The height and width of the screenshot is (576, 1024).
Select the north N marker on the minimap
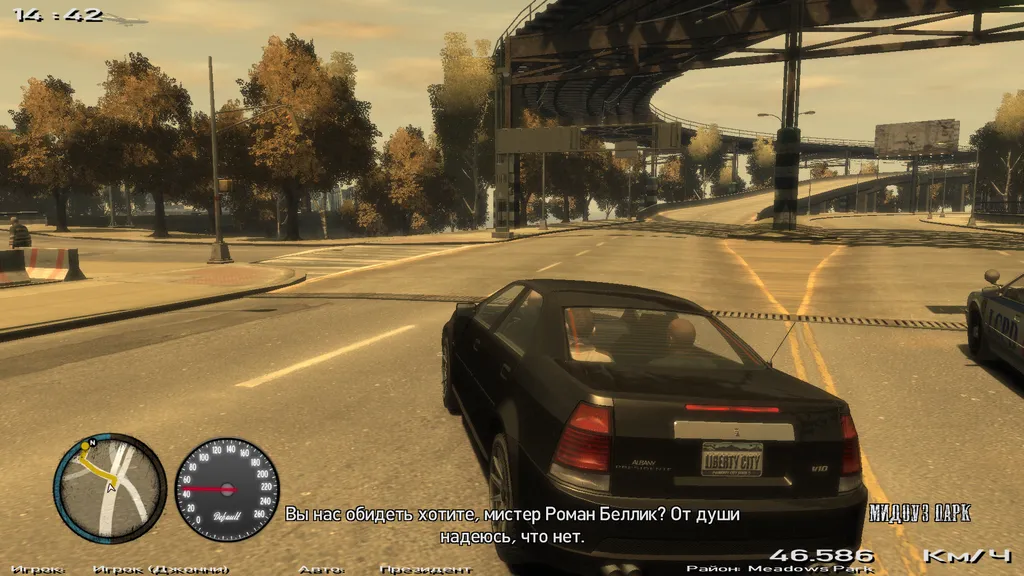click(x=93, y=442)
